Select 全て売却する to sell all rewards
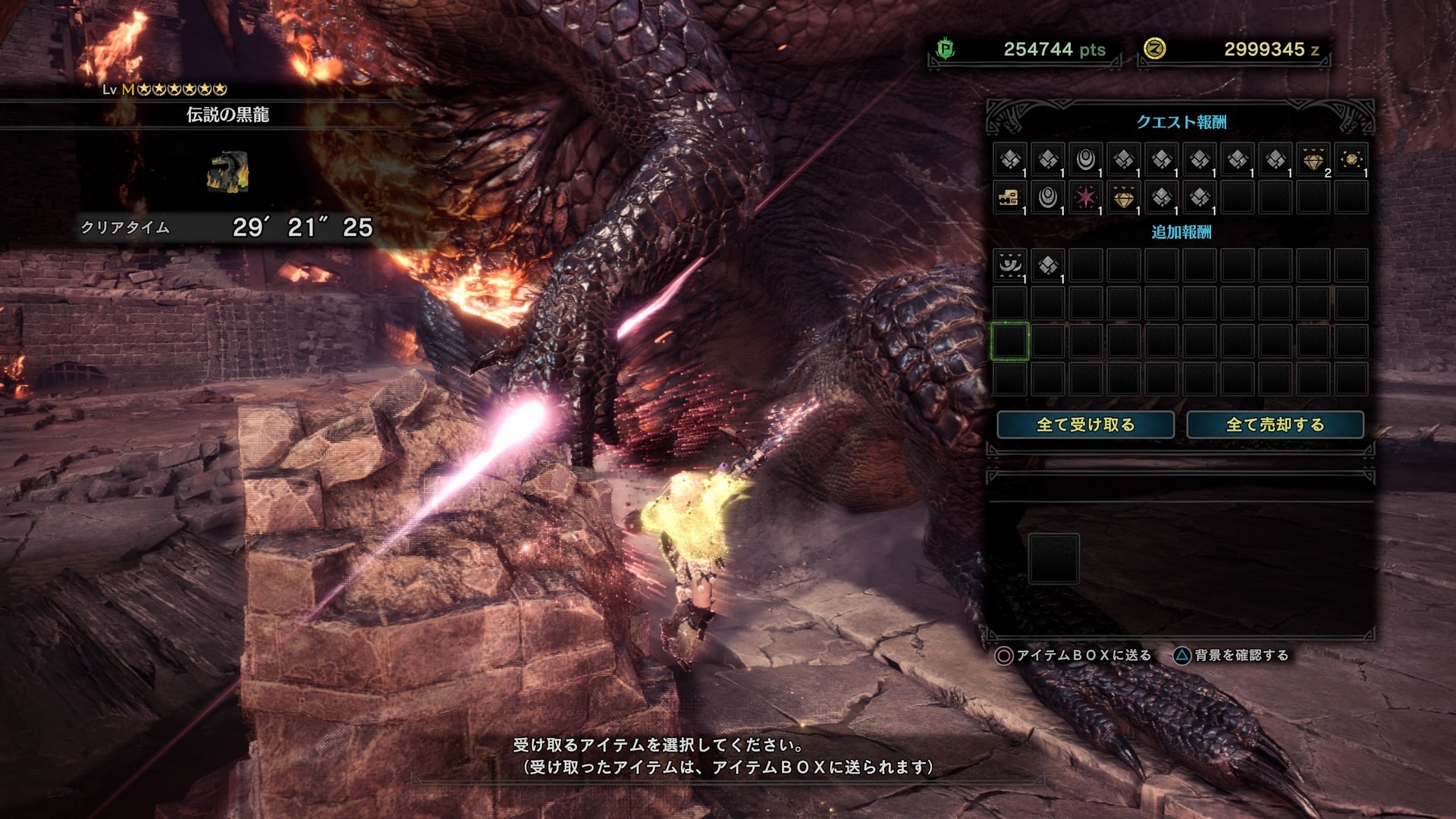Screen dimensions: 1456x819 1275,425
